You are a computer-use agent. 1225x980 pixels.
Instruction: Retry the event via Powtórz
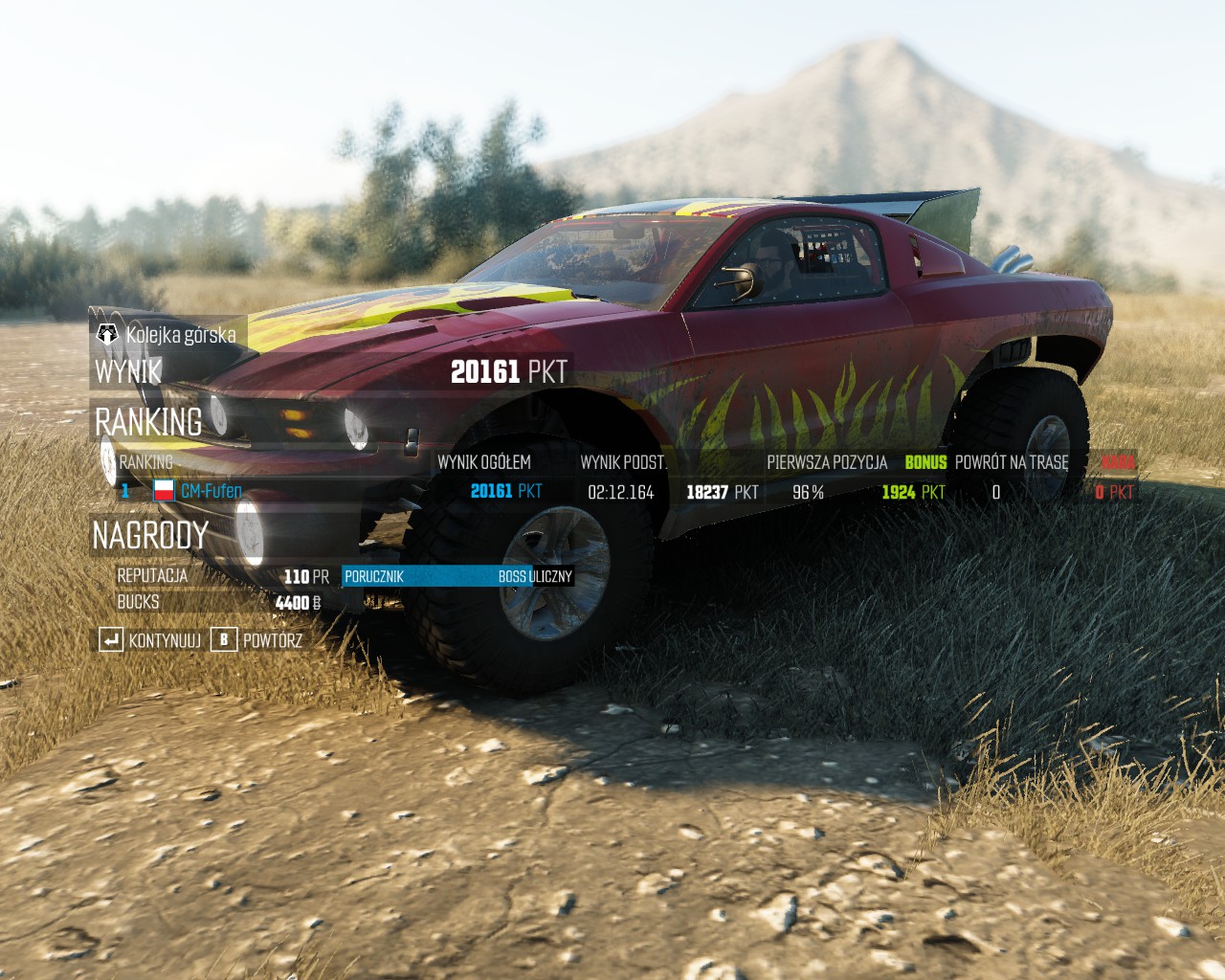tap(258, 639)
